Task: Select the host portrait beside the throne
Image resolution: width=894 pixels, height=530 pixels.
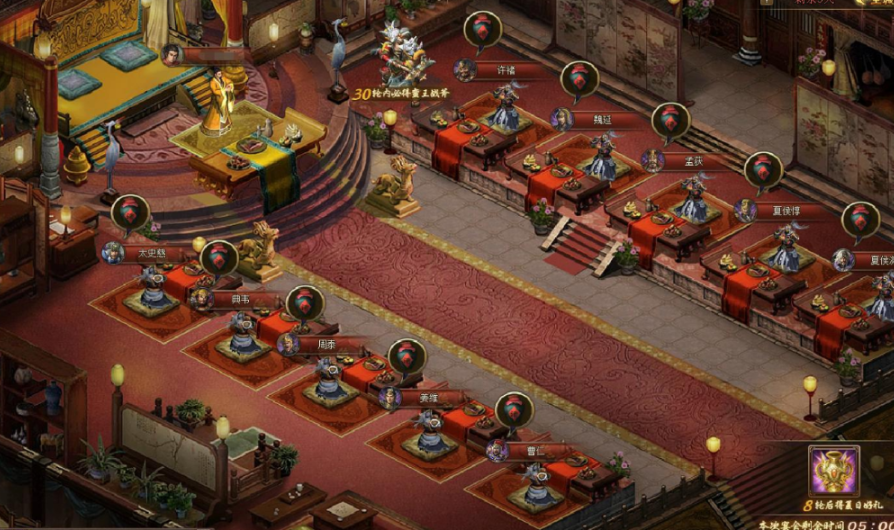Action: [172, 54]
